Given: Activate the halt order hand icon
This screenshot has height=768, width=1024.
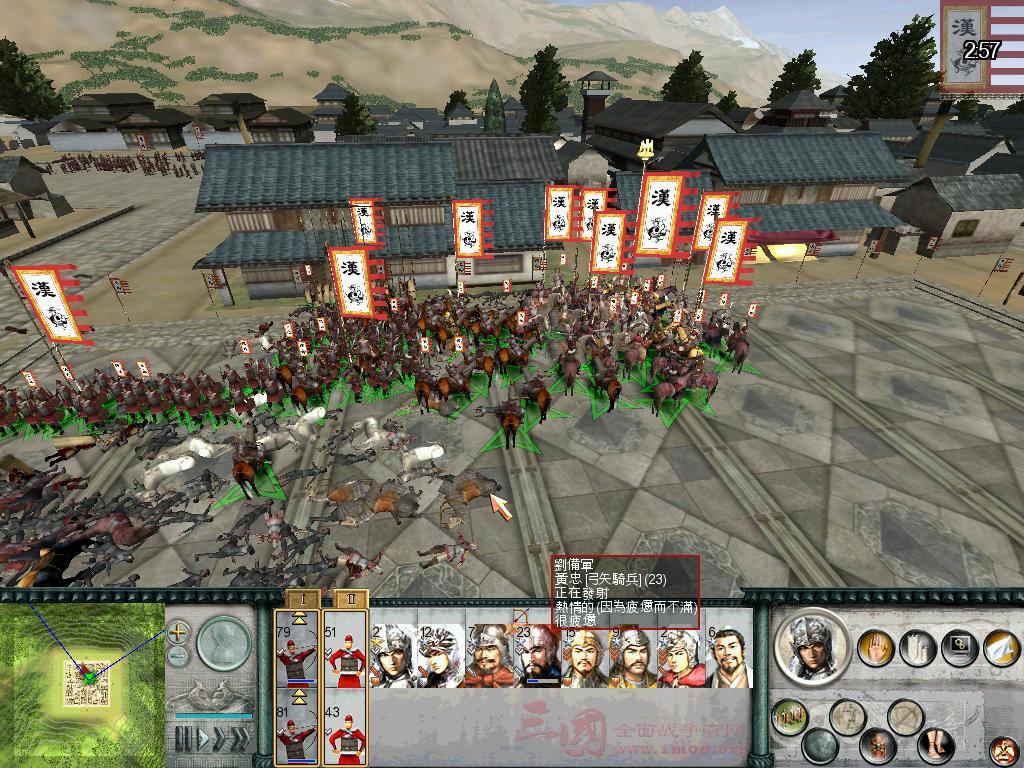Looking at the screenshot, I should [x=877, y=646].
